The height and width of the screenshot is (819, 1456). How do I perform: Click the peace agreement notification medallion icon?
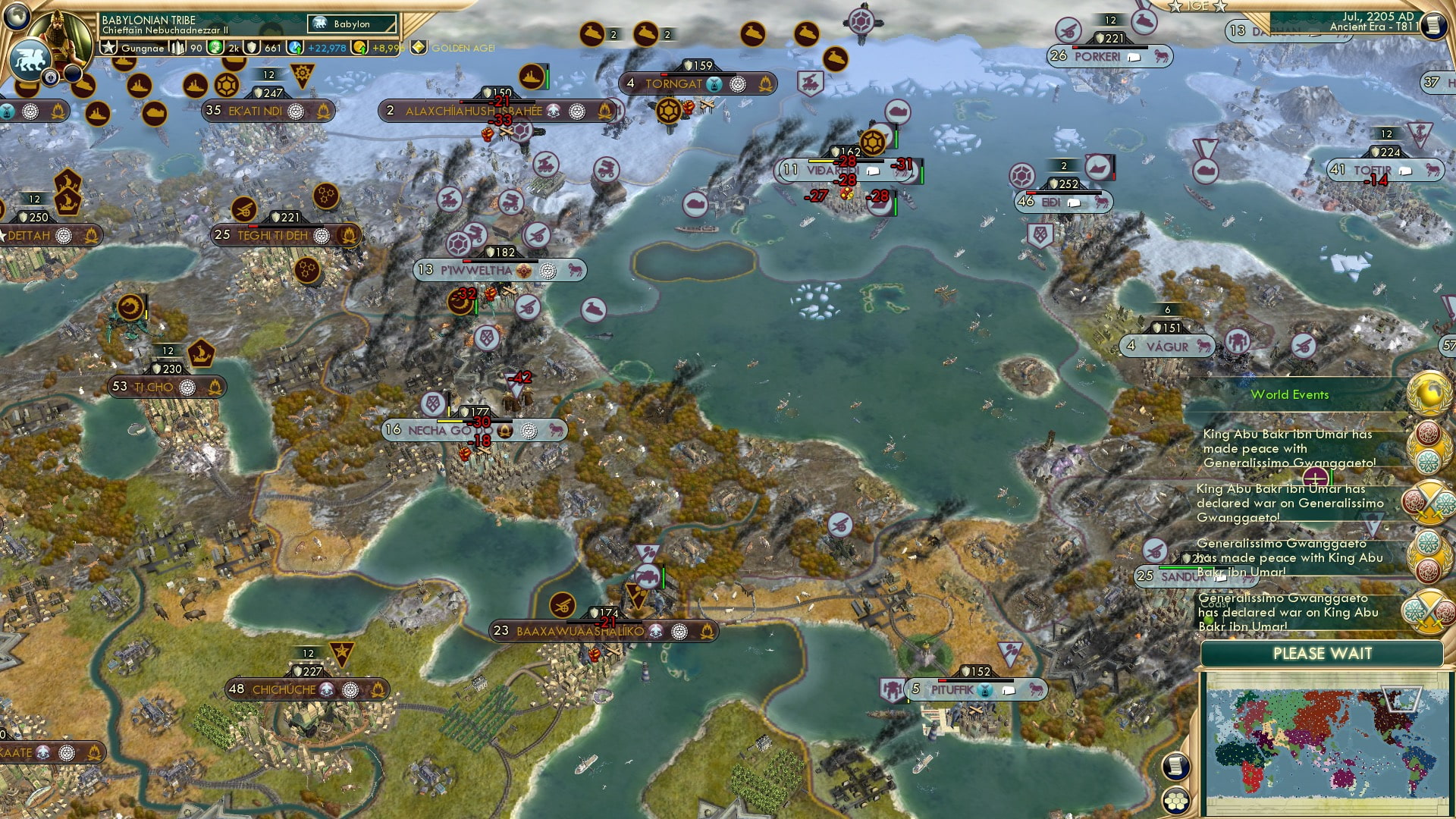click(1428, 447)
